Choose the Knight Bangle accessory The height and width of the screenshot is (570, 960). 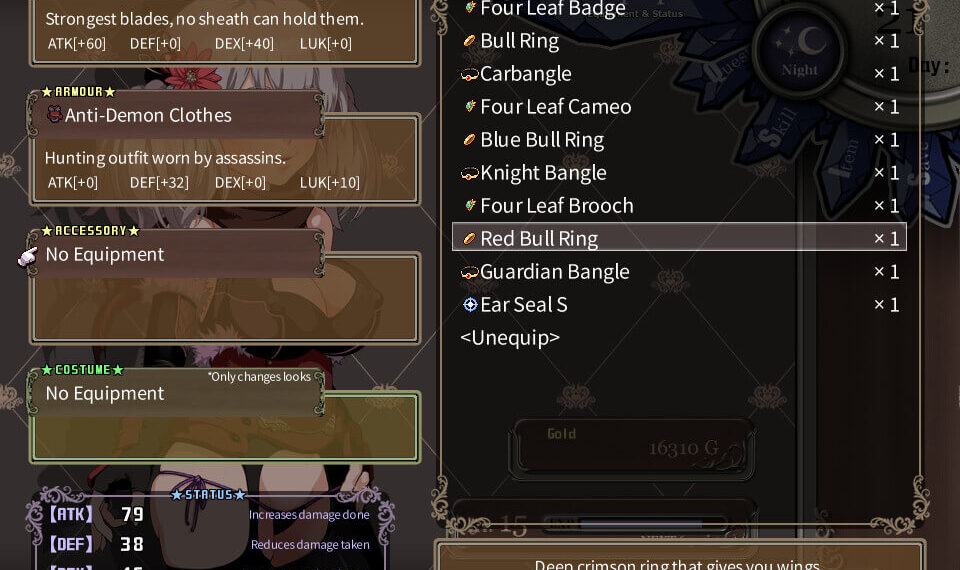(x=543, y=173)
